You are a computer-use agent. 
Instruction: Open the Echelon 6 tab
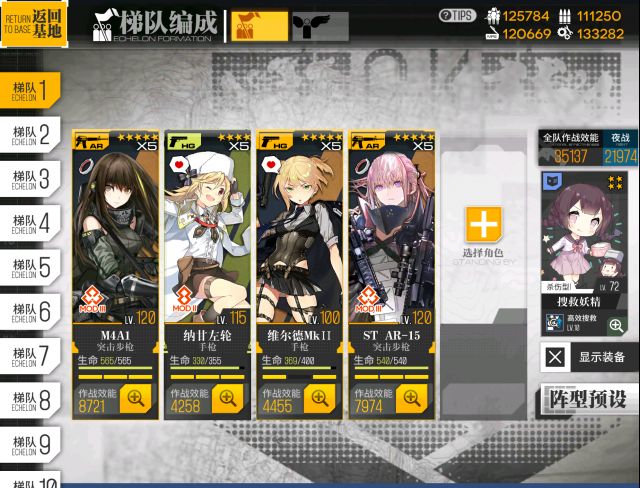click(30, 313)
